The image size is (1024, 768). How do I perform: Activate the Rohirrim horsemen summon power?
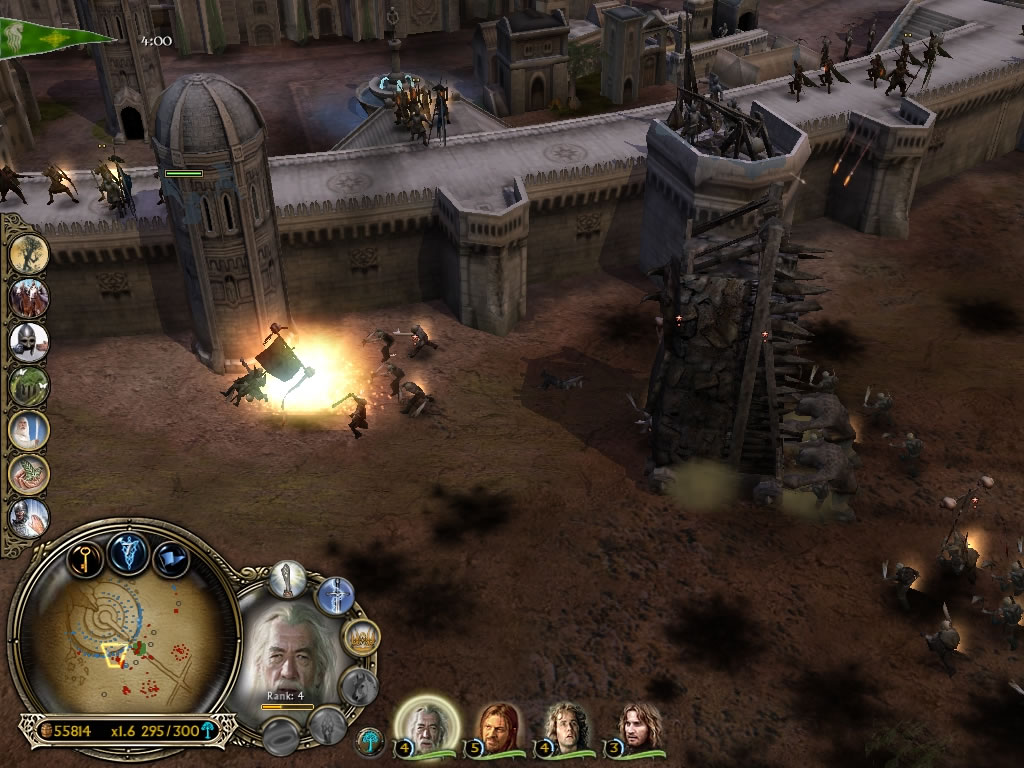coord(29,298)
